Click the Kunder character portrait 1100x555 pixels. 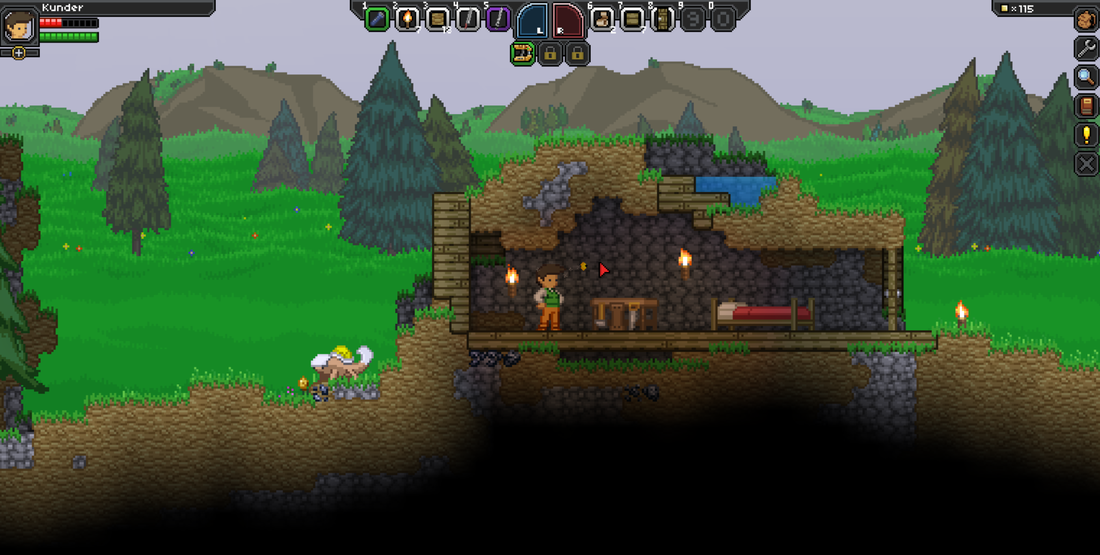pyautogui.click(x=19, y=26)
